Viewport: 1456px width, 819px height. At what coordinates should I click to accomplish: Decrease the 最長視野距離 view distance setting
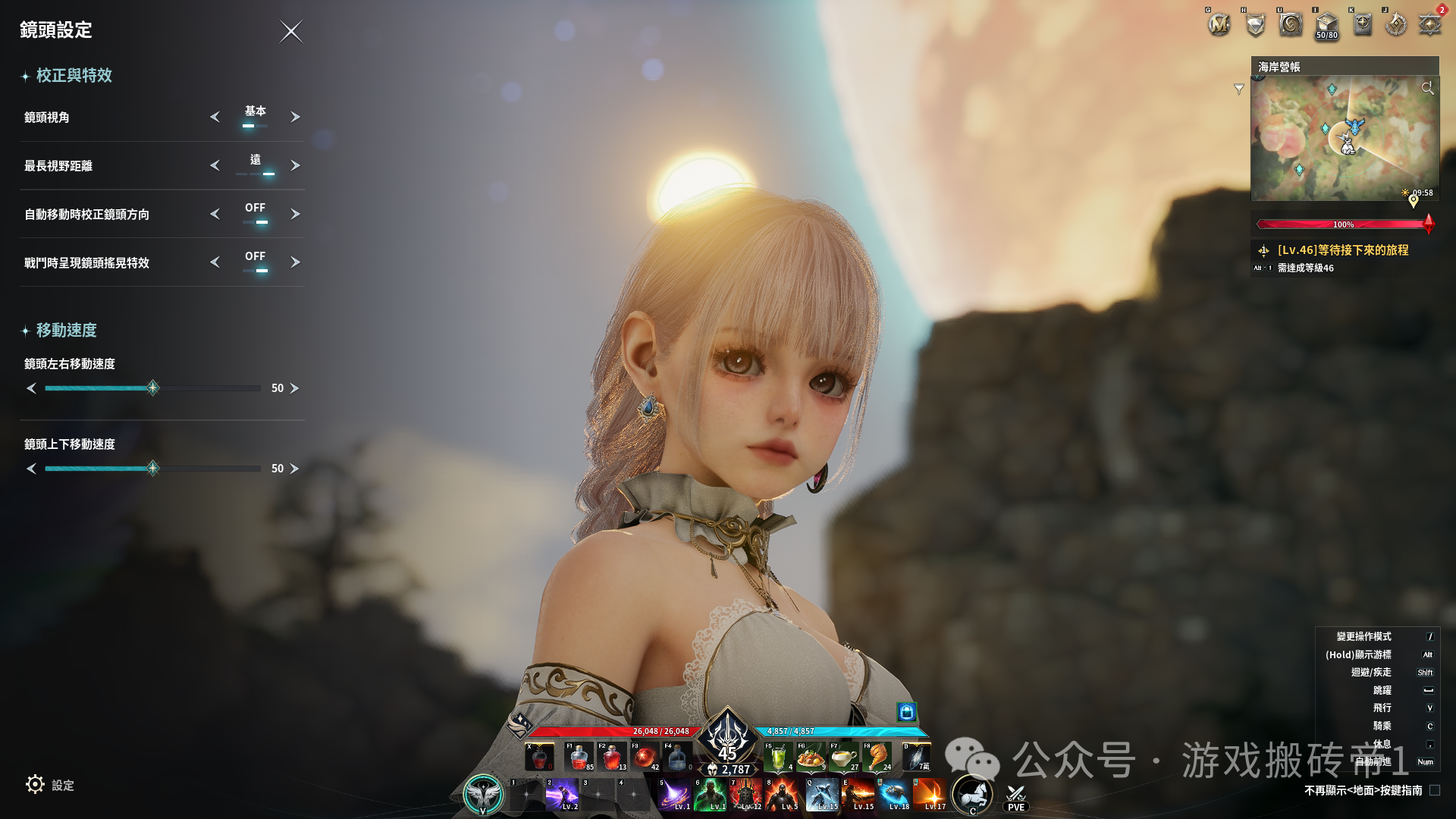point(215,165)
